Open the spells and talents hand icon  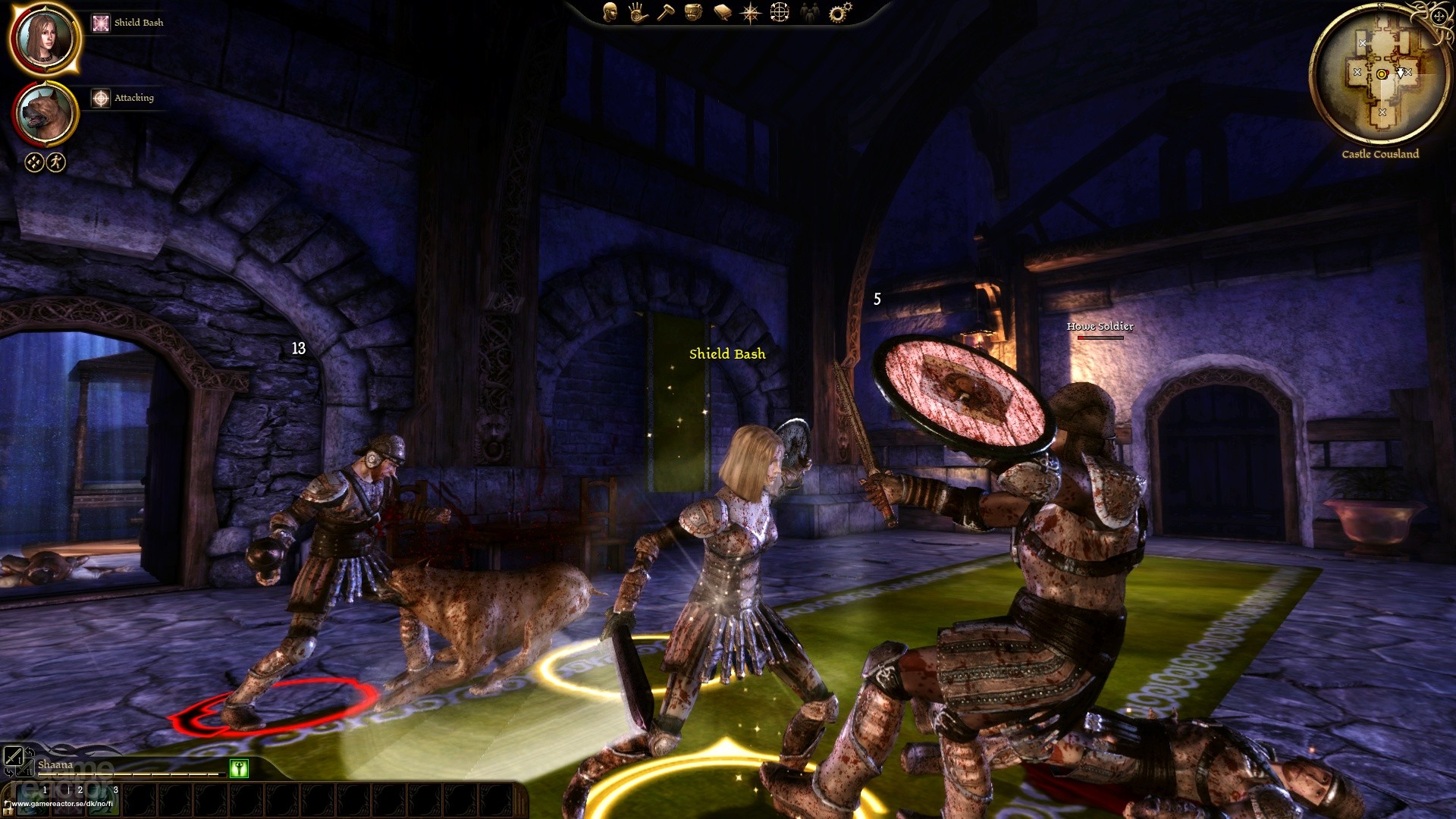tap(638, 12)
